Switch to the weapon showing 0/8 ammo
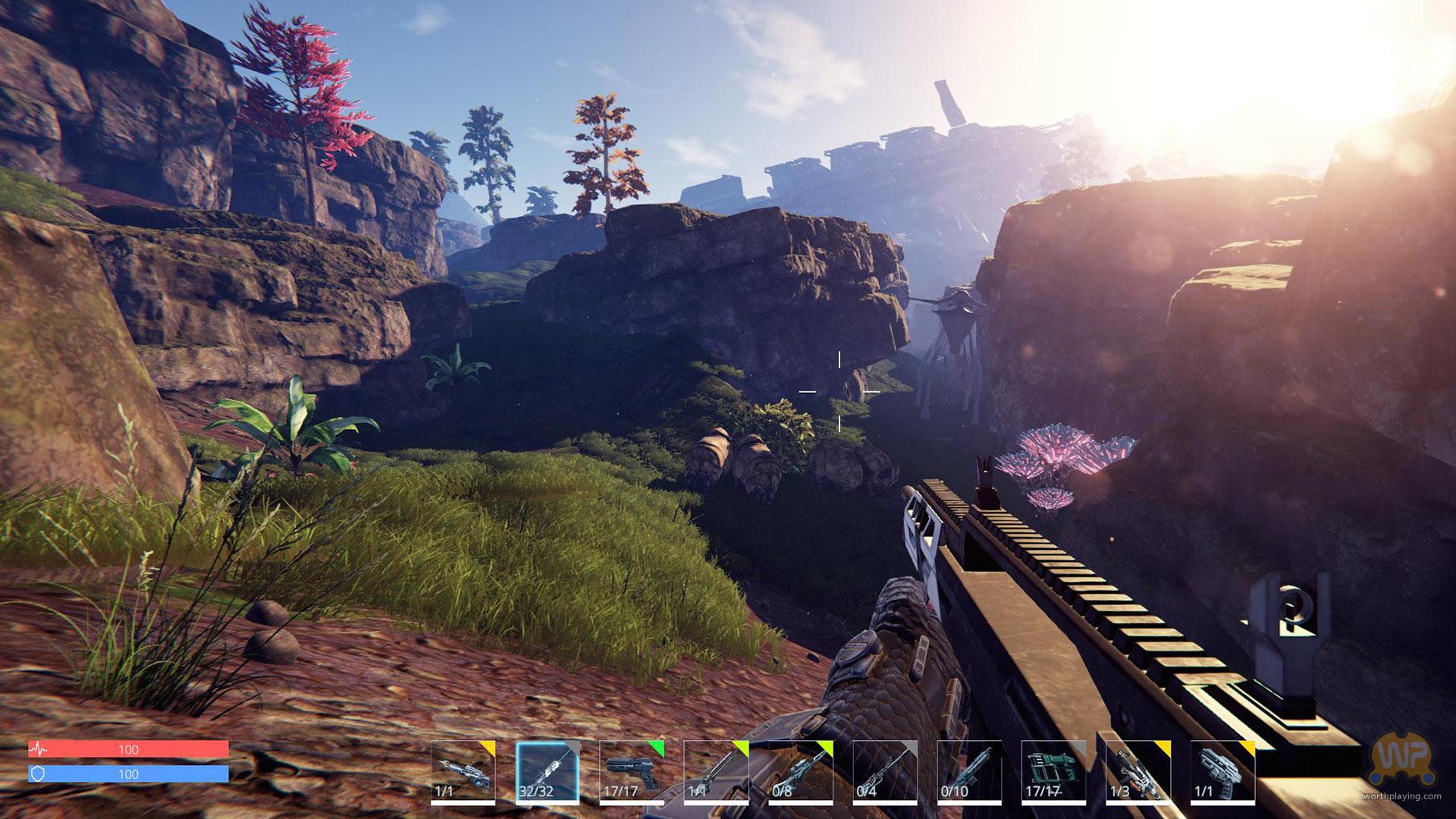1456x819 pixels. pyautogui.click(x=800, y=771)
